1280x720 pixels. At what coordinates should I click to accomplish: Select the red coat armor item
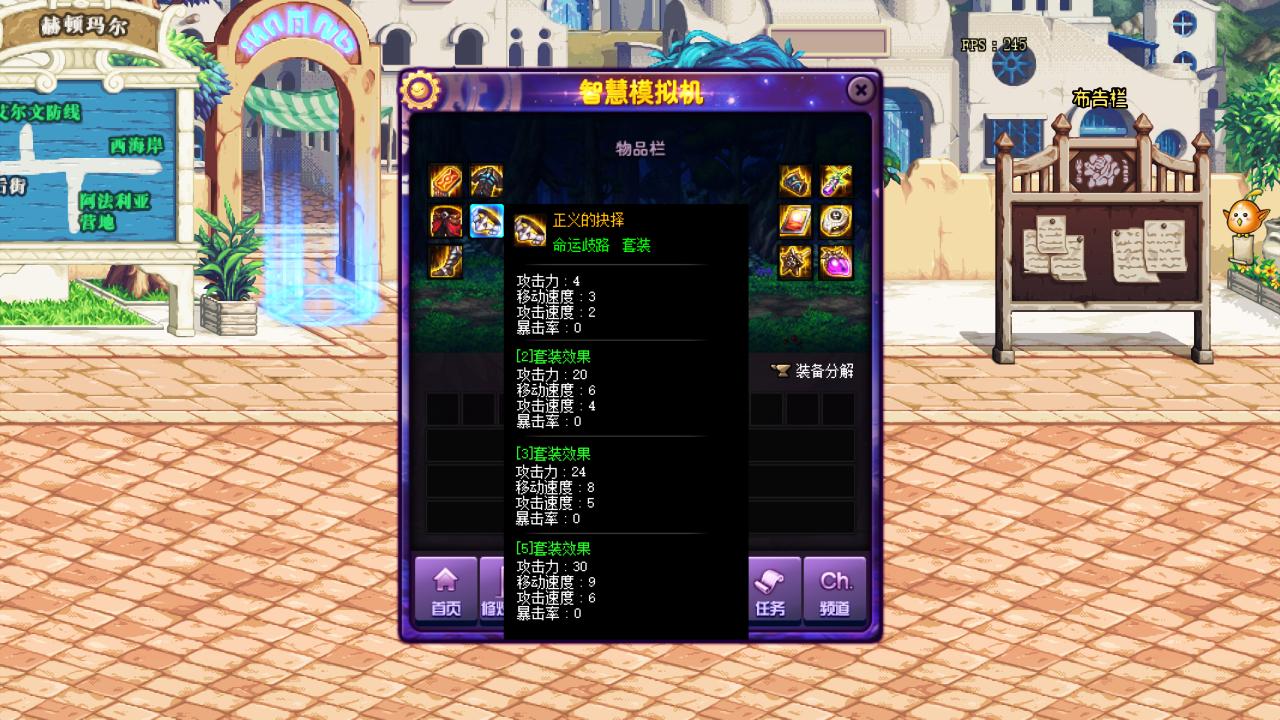444,222
